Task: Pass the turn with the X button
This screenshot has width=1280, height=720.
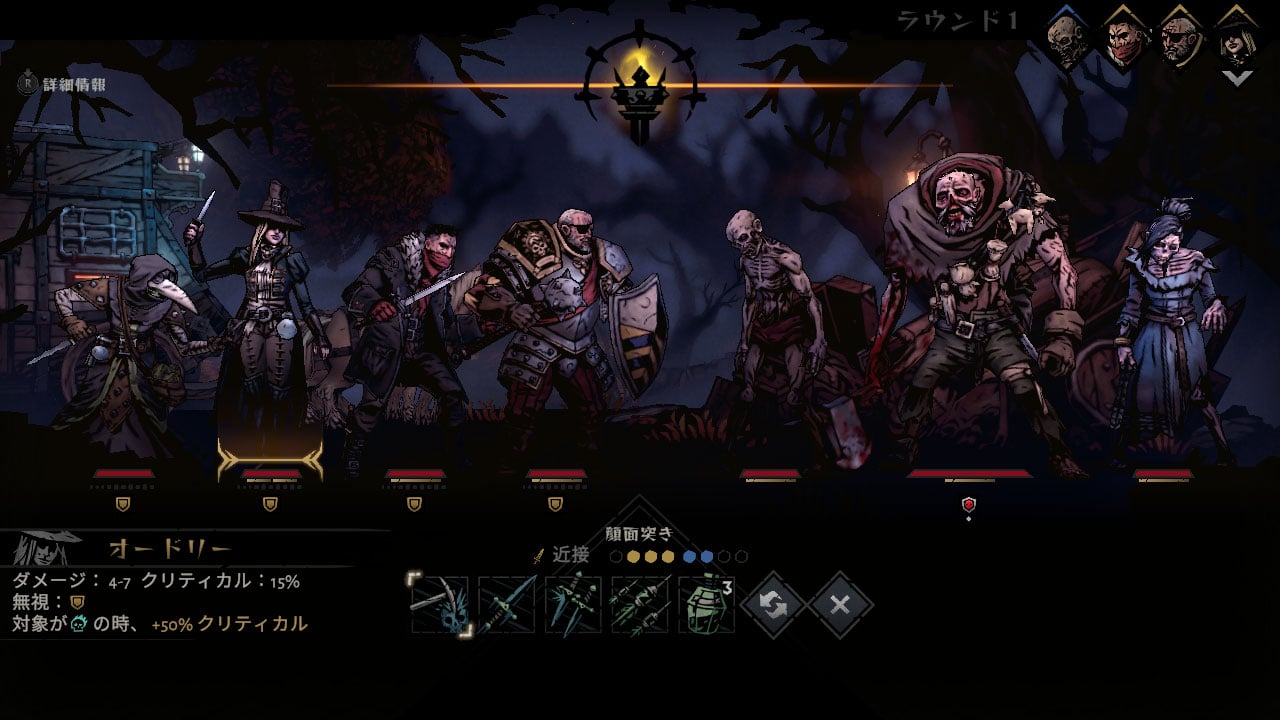Action: click(x=840, y=605)
